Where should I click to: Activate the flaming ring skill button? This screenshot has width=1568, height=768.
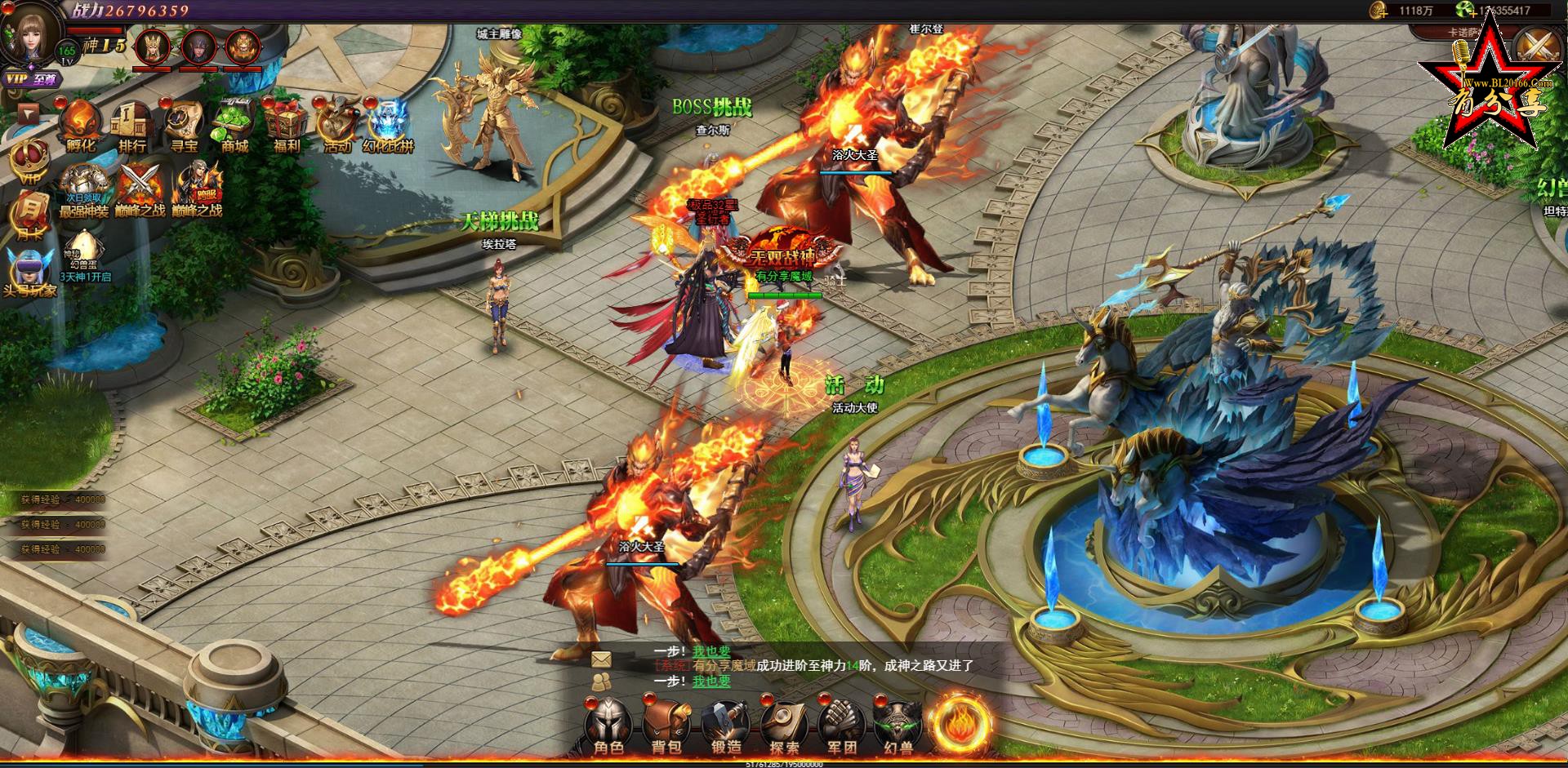pos(962,722)
